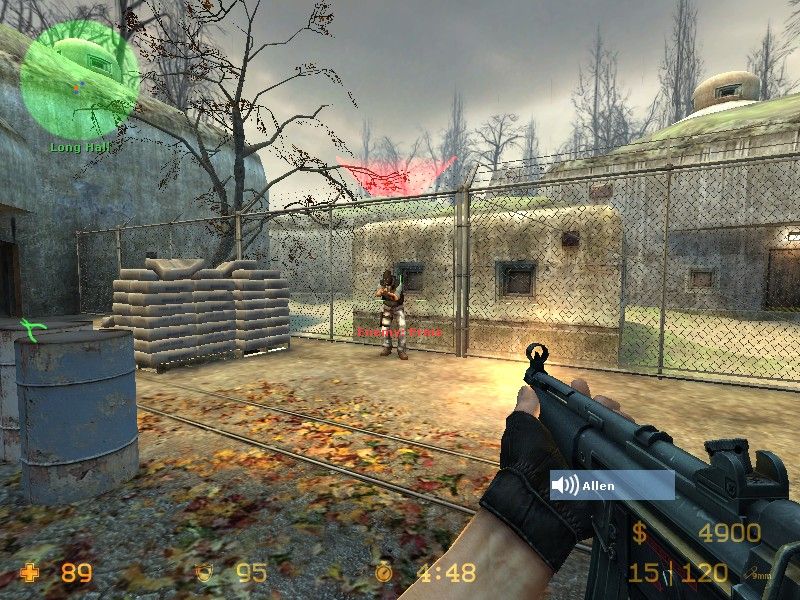Click the circular green radar
The height and width of the screenshot is (600, 800).
coord(79,80)
